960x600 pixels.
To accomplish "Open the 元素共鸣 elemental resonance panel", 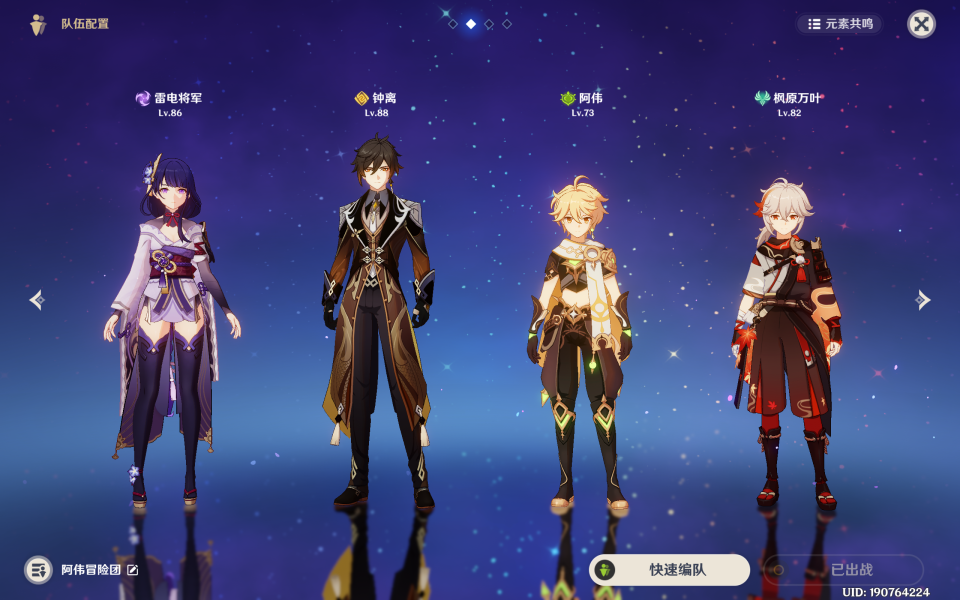I will (x=840, y=23).
